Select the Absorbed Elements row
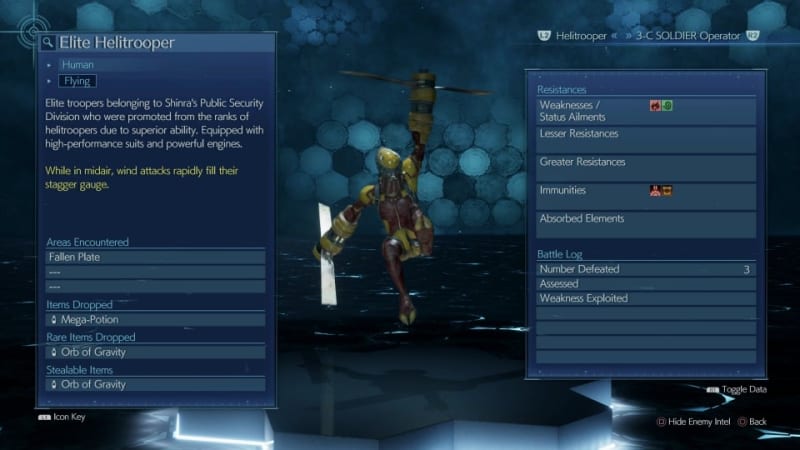 click(645, 223)
